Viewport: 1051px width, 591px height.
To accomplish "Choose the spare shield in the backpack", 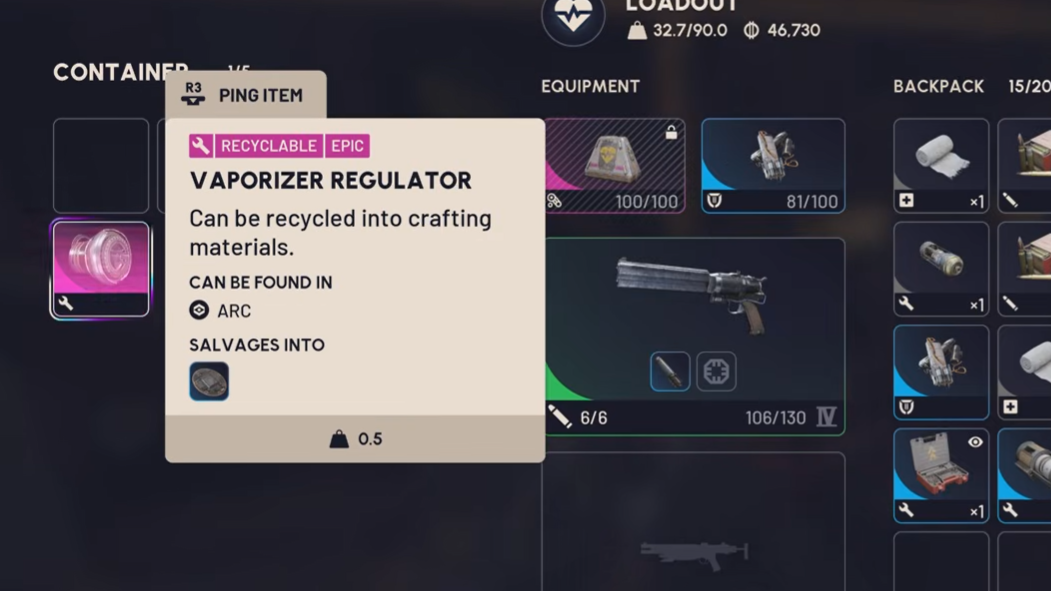I will coord(941,372).
